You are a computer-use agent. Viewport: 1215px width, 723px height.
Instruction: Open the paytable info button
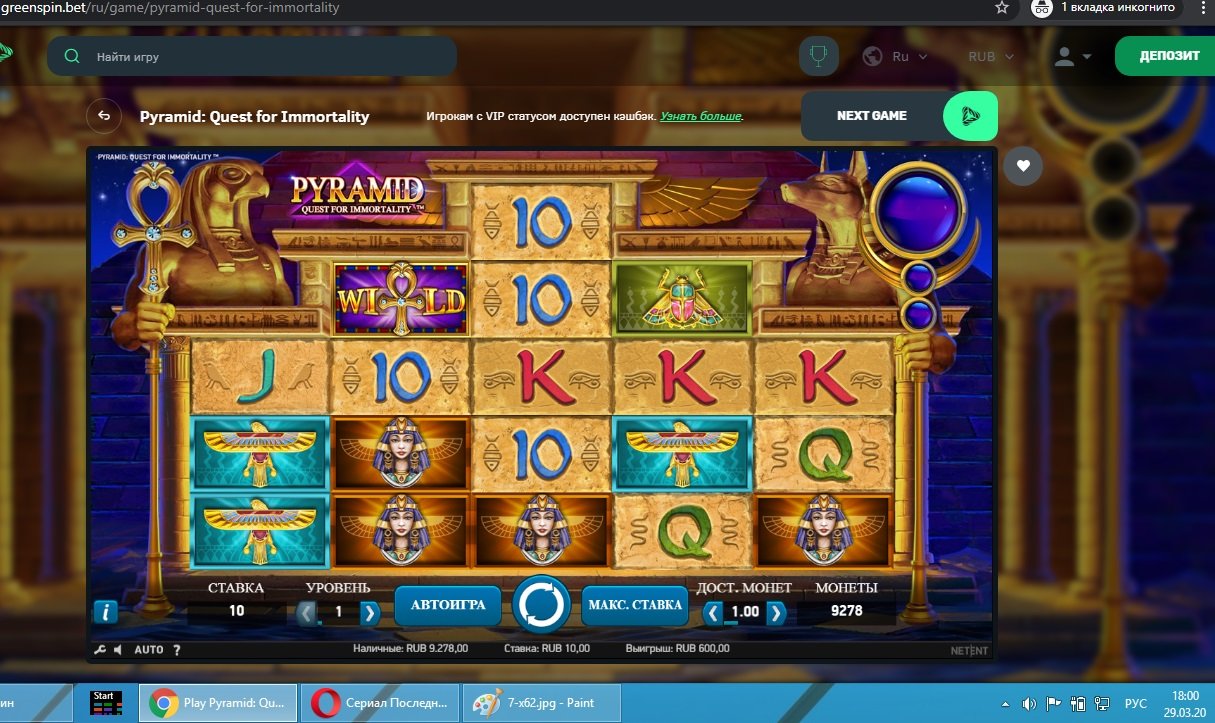coord(105,612)
